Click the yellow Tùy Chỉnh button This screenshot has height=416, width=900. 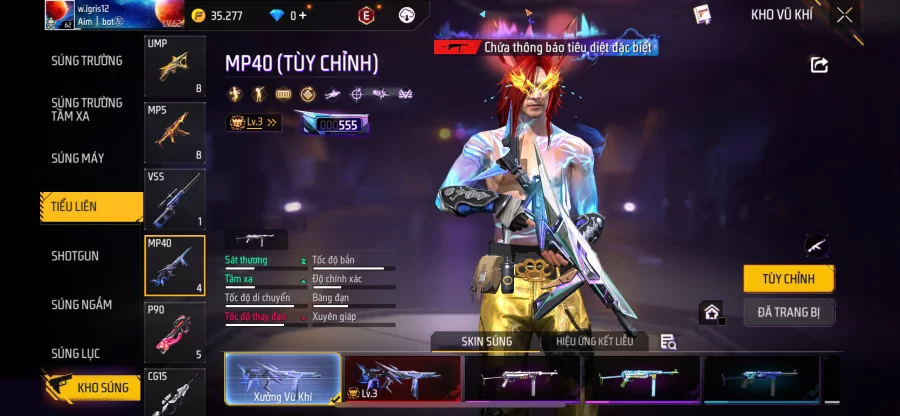click(788, 279)
